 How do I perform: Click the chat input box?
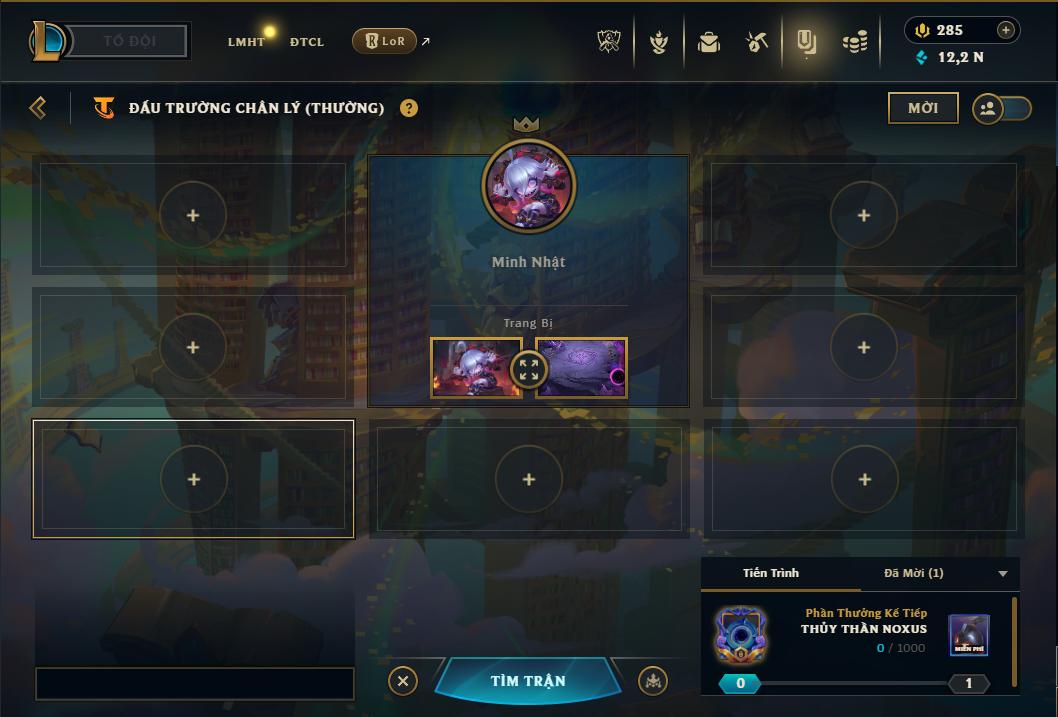coord(195,684)
